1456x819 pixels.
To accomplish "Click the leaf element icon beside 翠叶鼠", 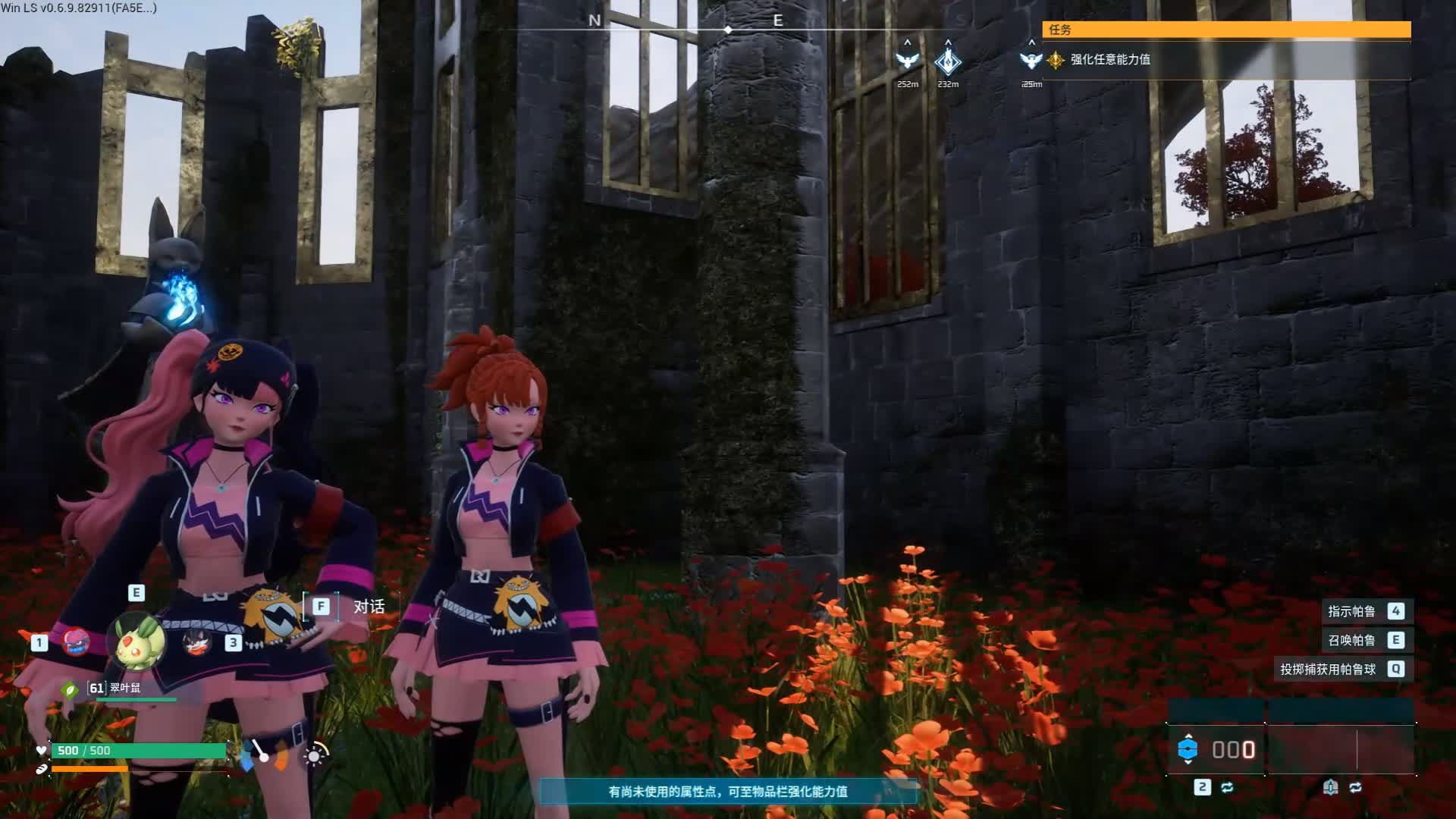I will coord(70,689).
